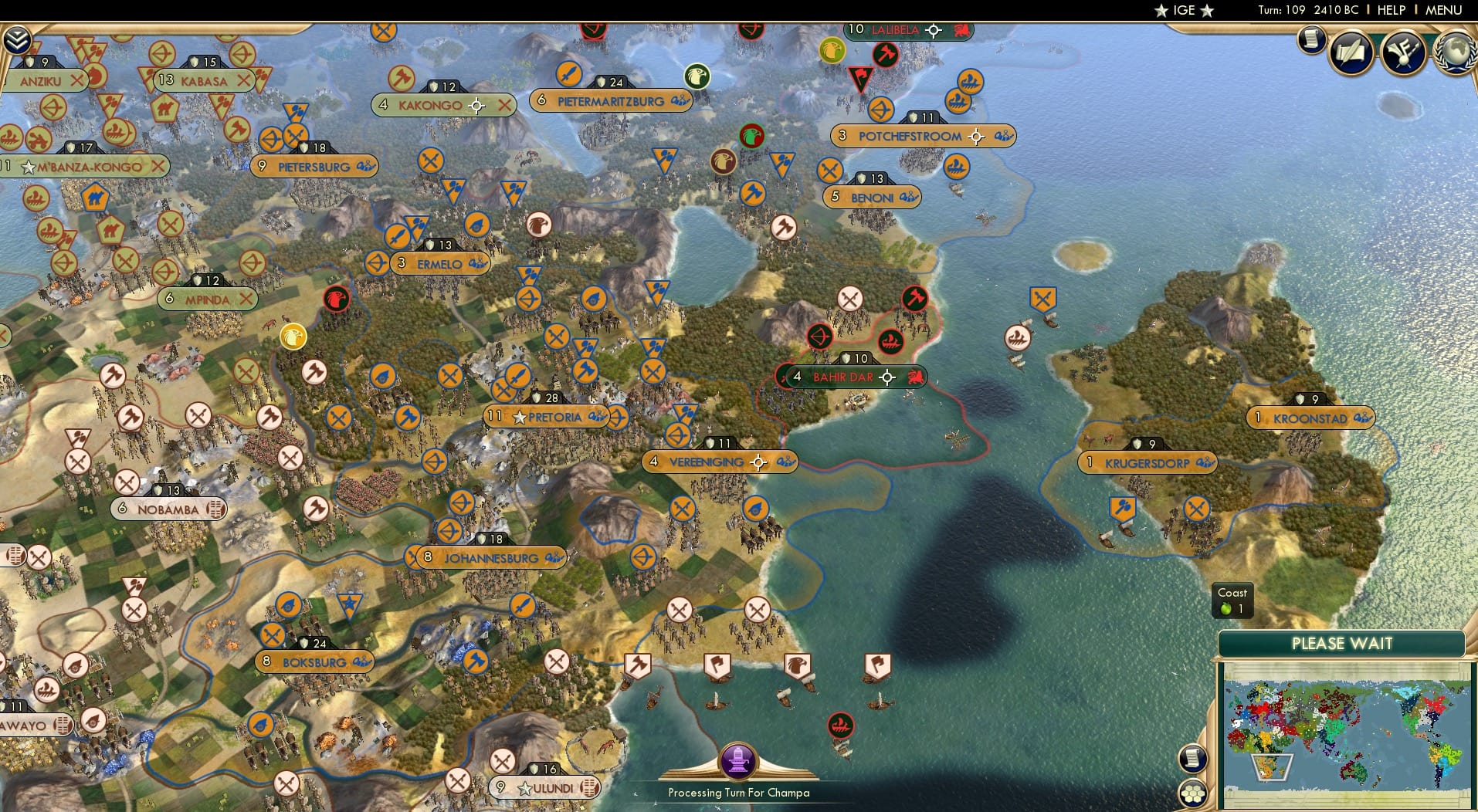Open the Culture overview icon
Image resolution: width=1478 pixels, height=812 pixels.
tap(1404, 52)
